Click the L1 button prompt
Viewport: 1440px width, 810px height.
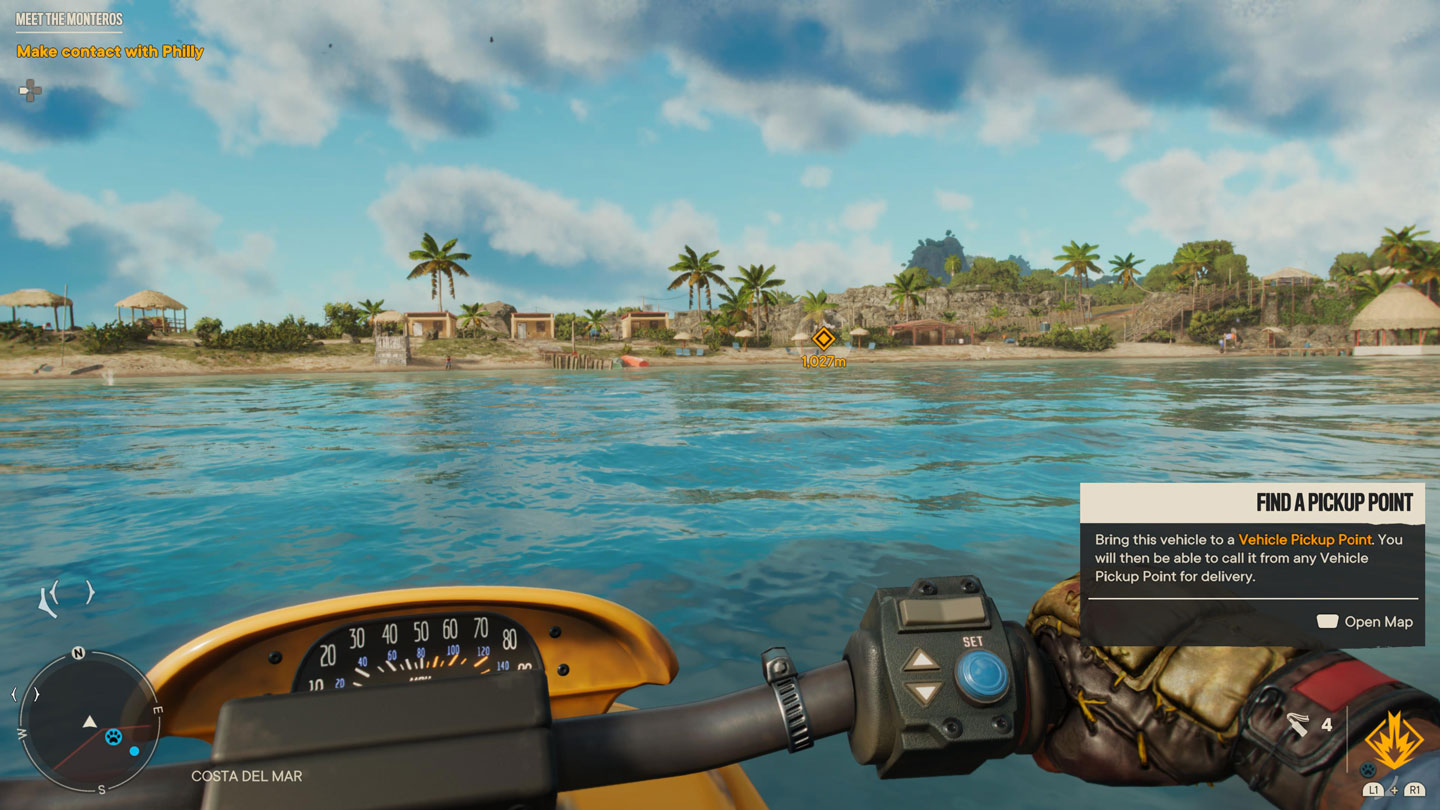point(1374,791)
